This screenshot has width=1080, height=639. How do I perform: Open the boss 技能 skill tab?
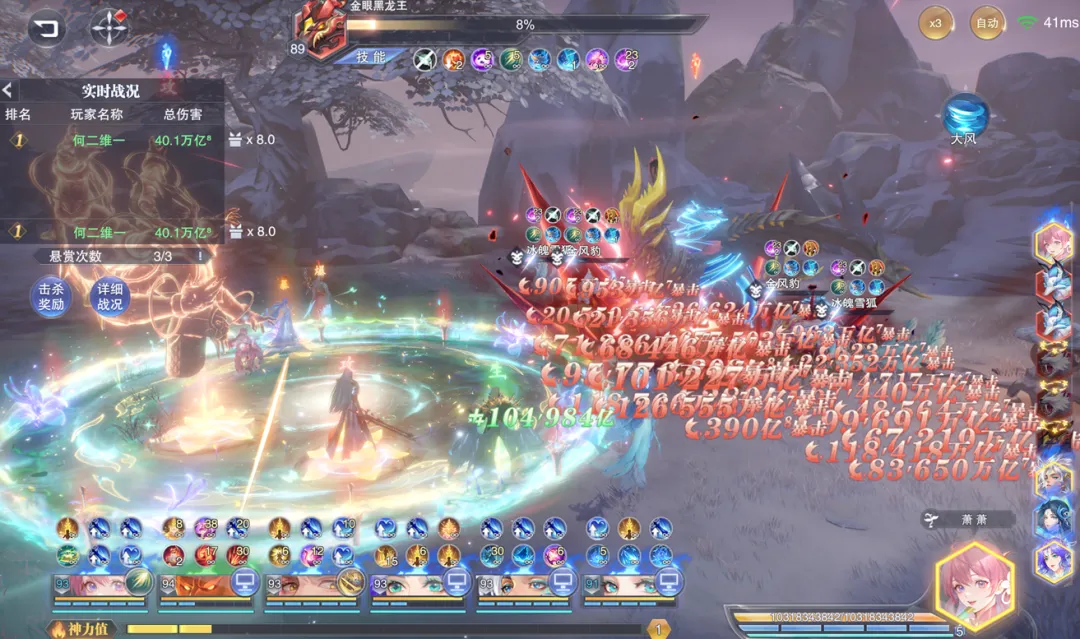(372, 57)
